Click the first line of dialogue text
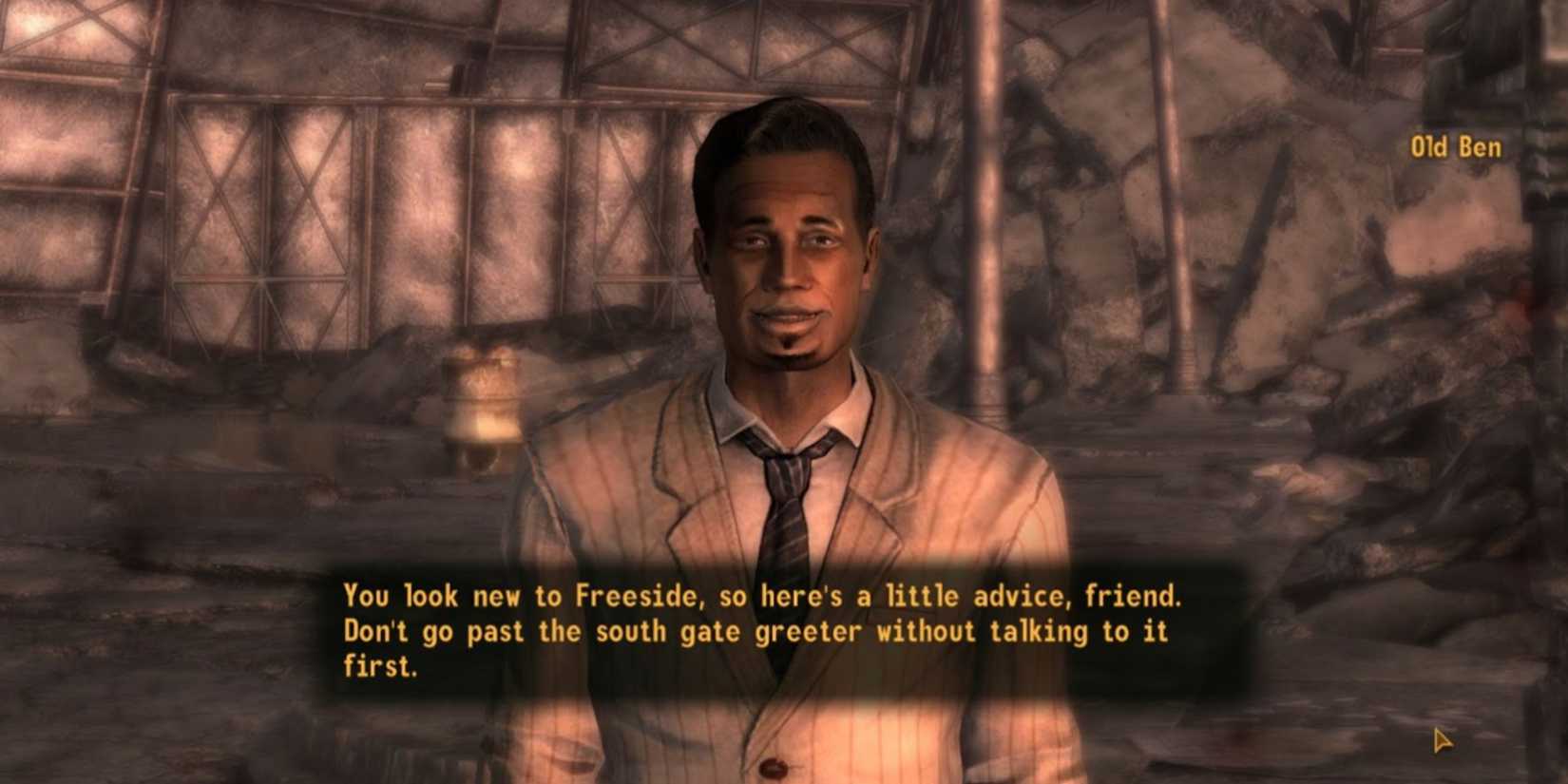The height and width of the screenshot is (784, 1568). click(760, 597)
